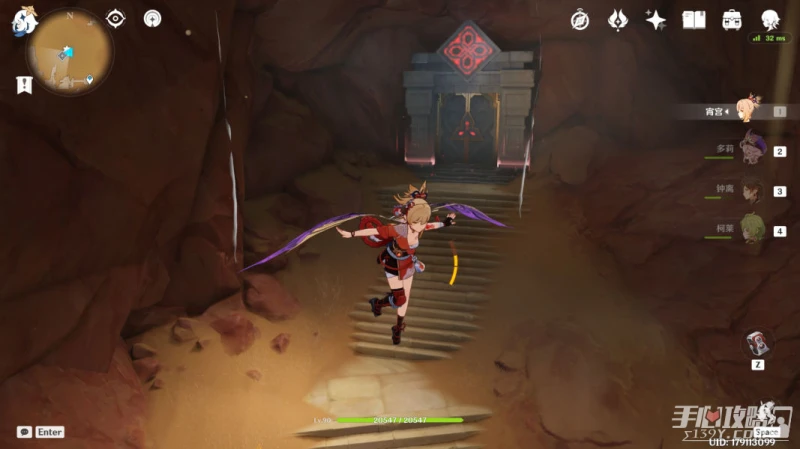Toggle the eye-shaped Elemental Sight icon
The height and width of the screenshot is (449, 800).
point(116,18)
